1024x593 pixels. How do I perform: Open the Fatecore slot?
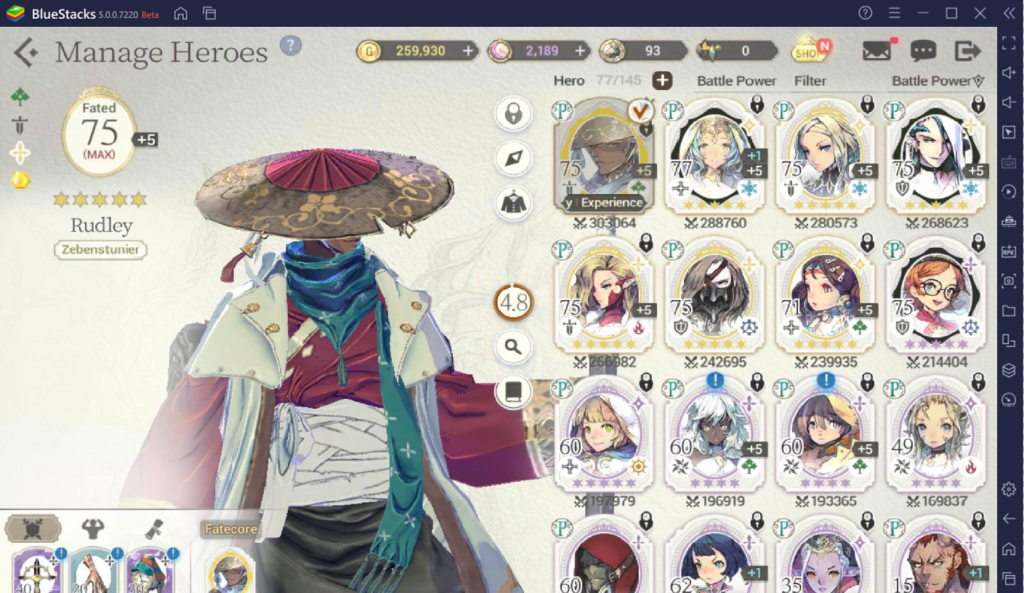229,567
